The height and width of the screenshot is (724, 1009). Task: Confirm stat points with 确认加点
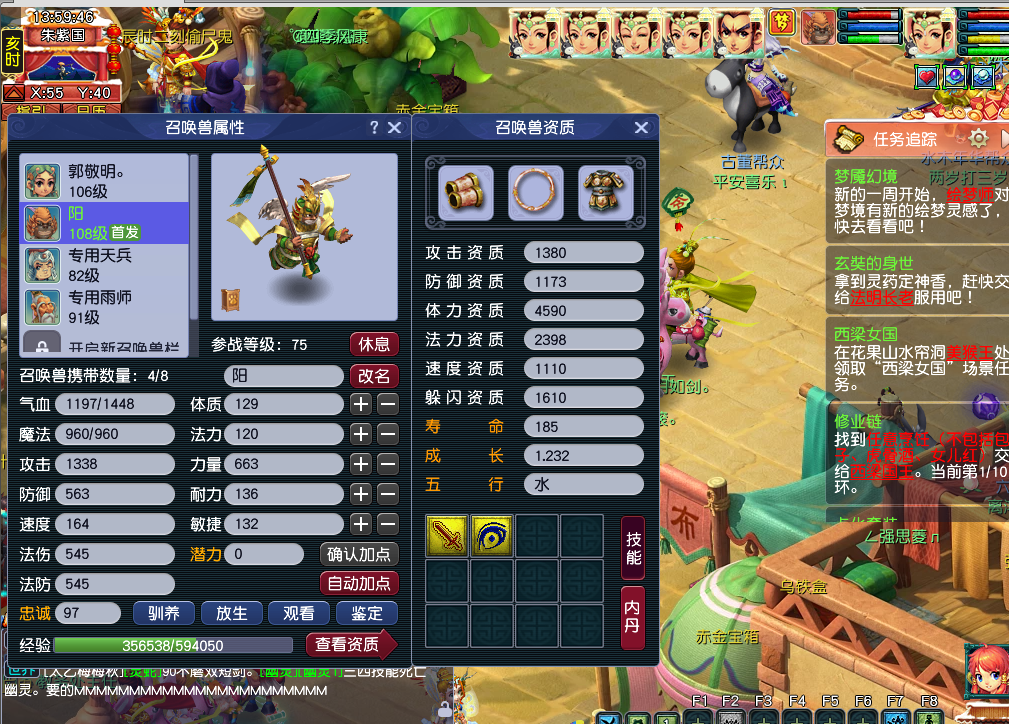[x=360, y=554]
